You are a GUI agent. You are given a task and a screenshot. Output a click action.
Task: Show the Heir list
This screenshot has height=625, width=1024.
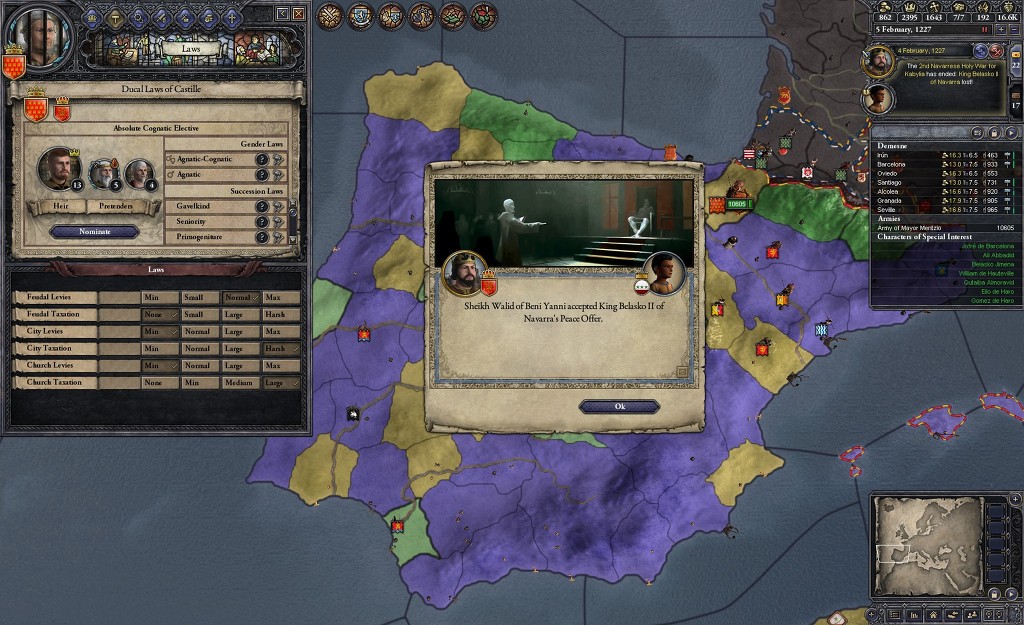click(x=61, y=207)
